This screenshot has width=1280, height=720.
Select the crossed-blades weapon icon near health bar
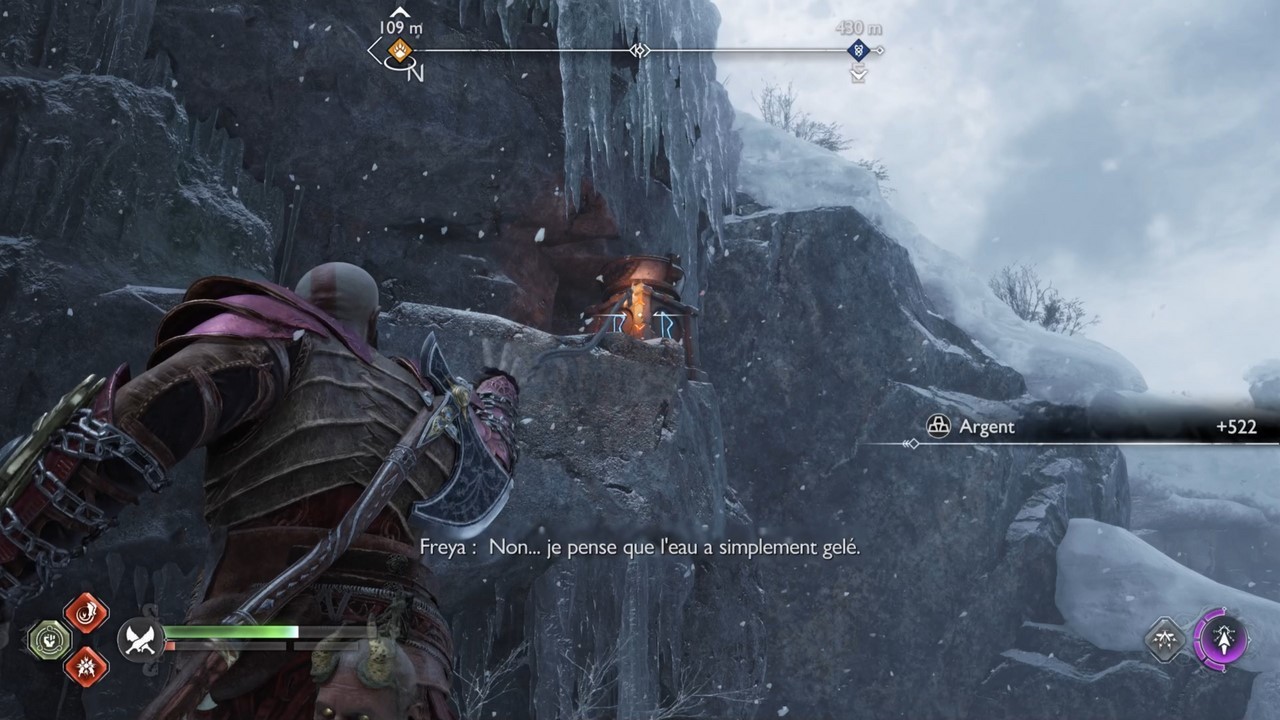tap(140, 638)
